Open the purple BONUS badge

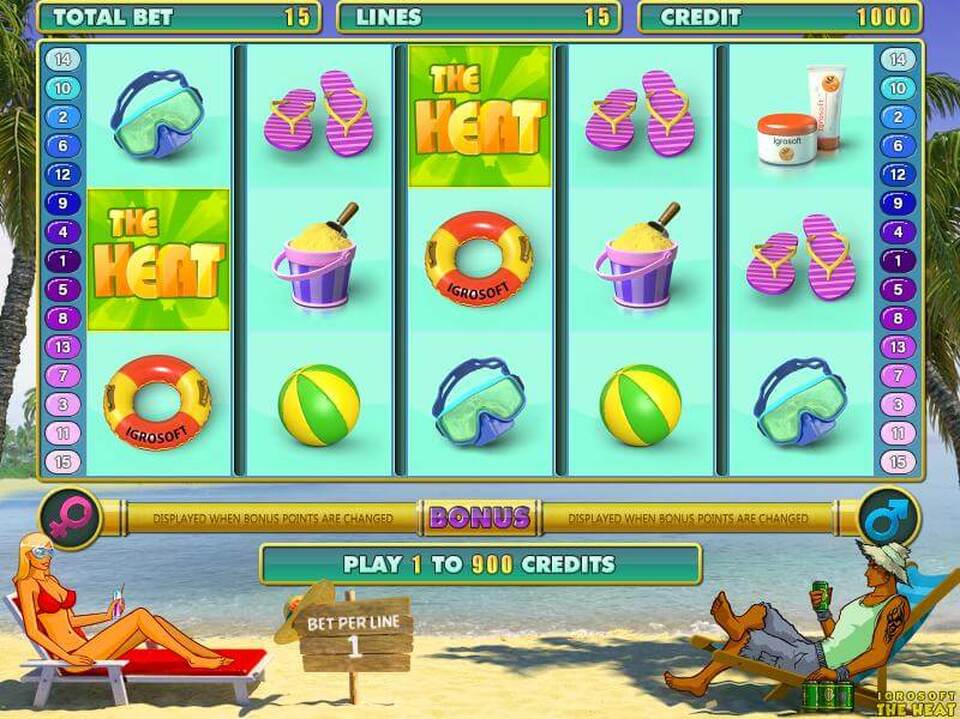[x=479, y=517]
